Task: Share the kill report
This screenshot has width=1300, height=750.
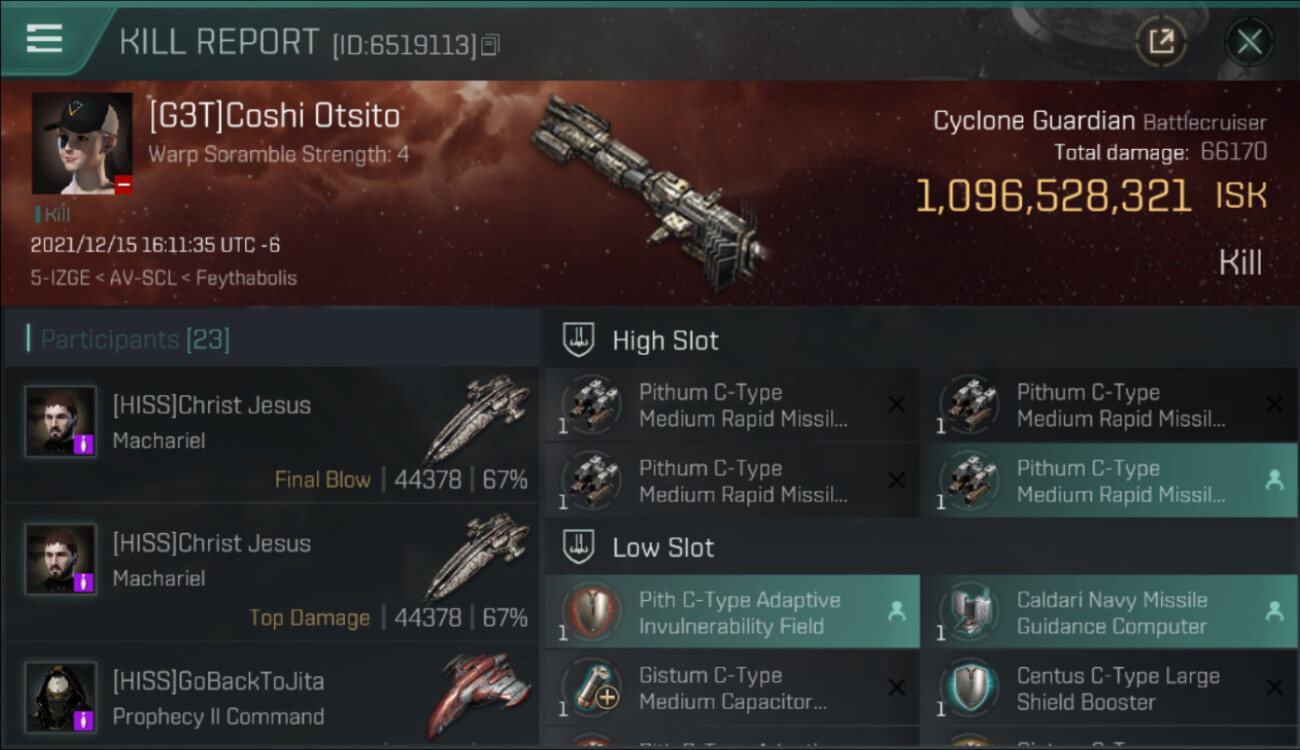Action: tap(1161, 42)
